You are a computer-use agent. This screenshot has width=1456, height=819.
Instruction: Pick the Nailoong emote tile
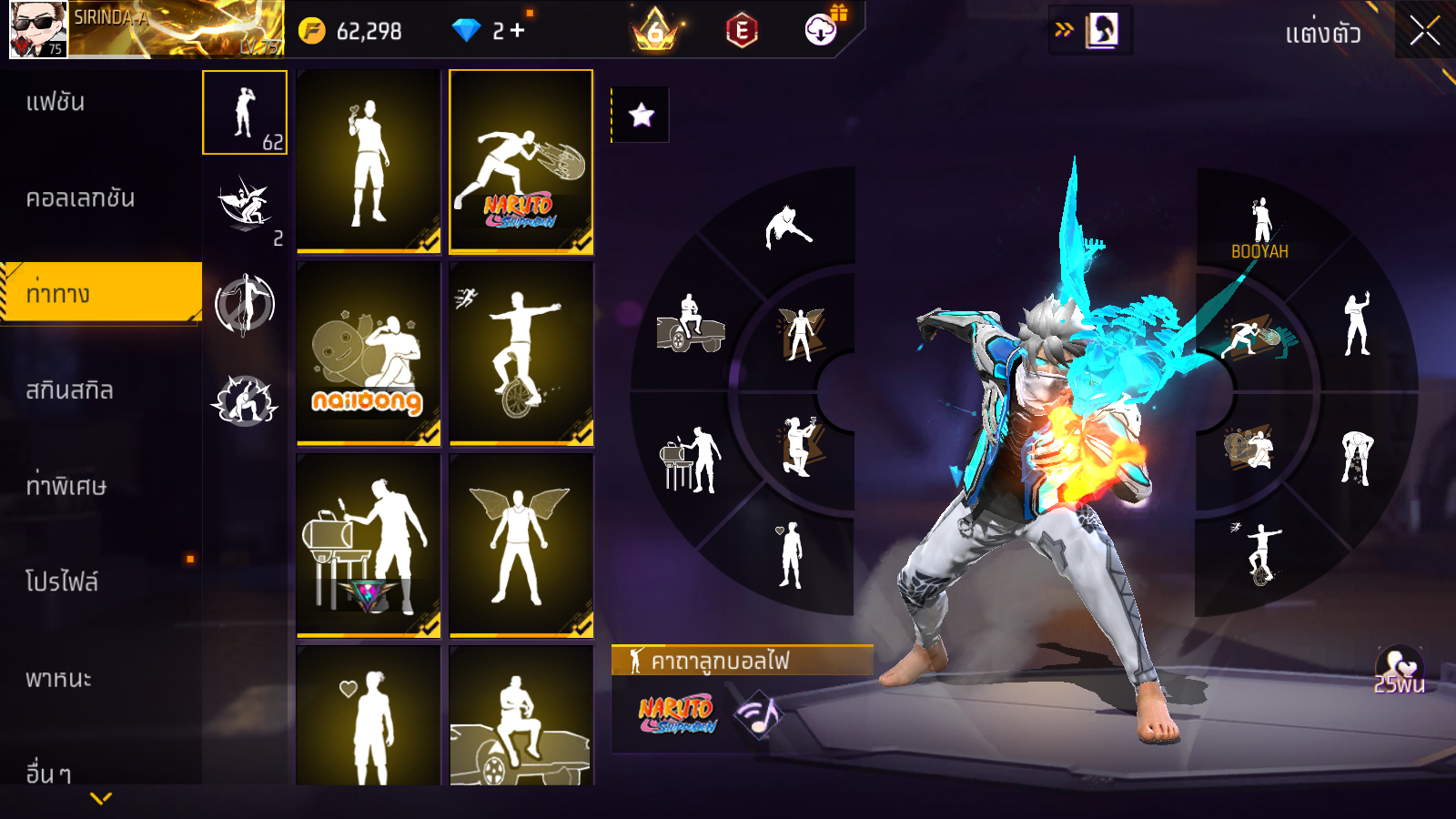coord(369,354)
